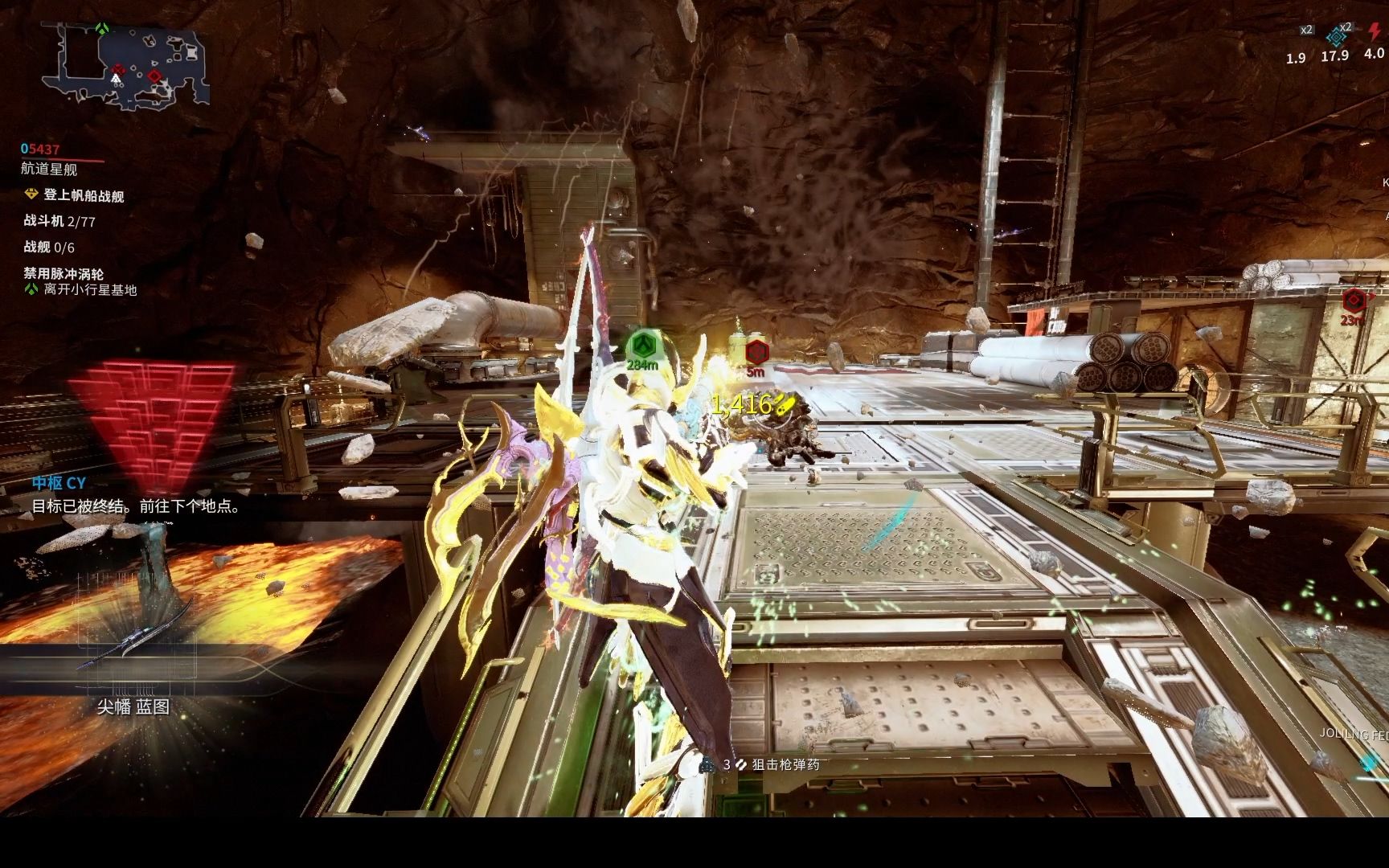
Task: Select the 禁用脉冲涡轮 objective heading
Action: coord(64,274)
